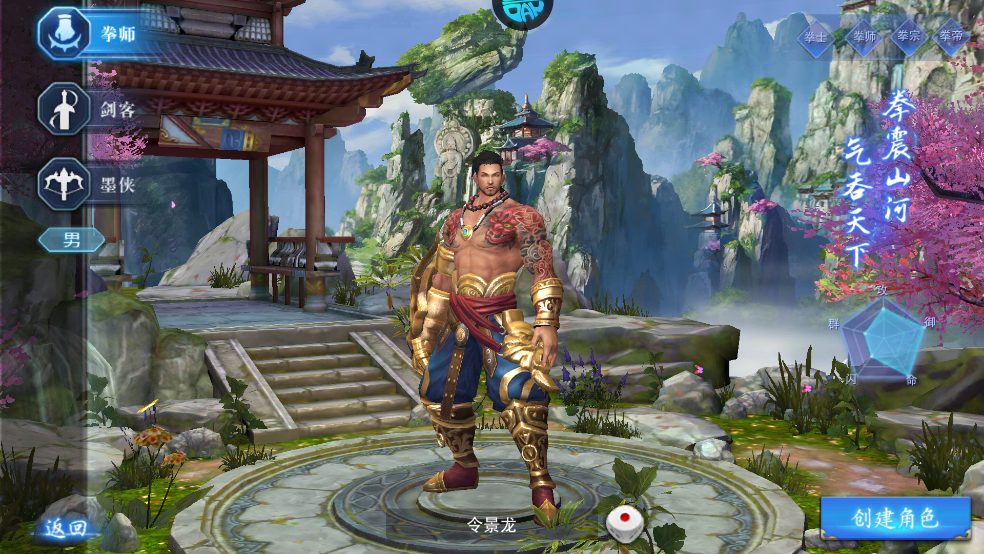
Task: View the 拳士 rank stage
Action: pos(816,37)
